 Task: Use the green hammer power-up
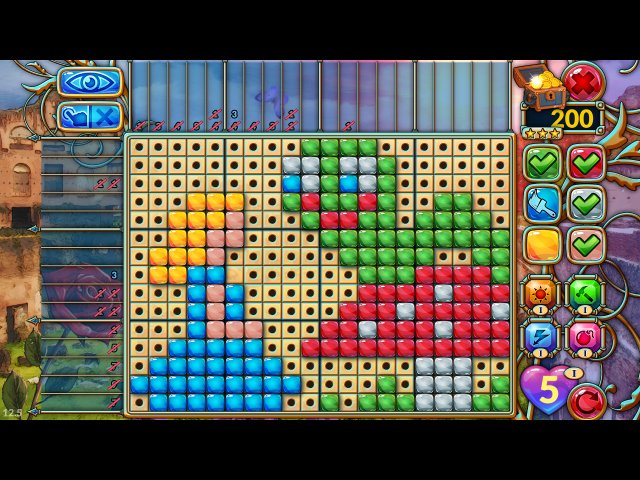click(x=587, y=293)
